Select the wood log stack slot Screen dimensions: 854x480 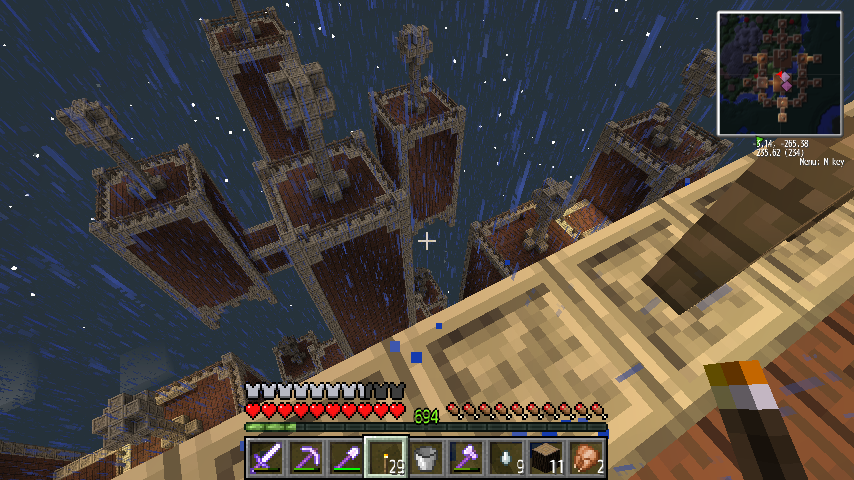545,459
